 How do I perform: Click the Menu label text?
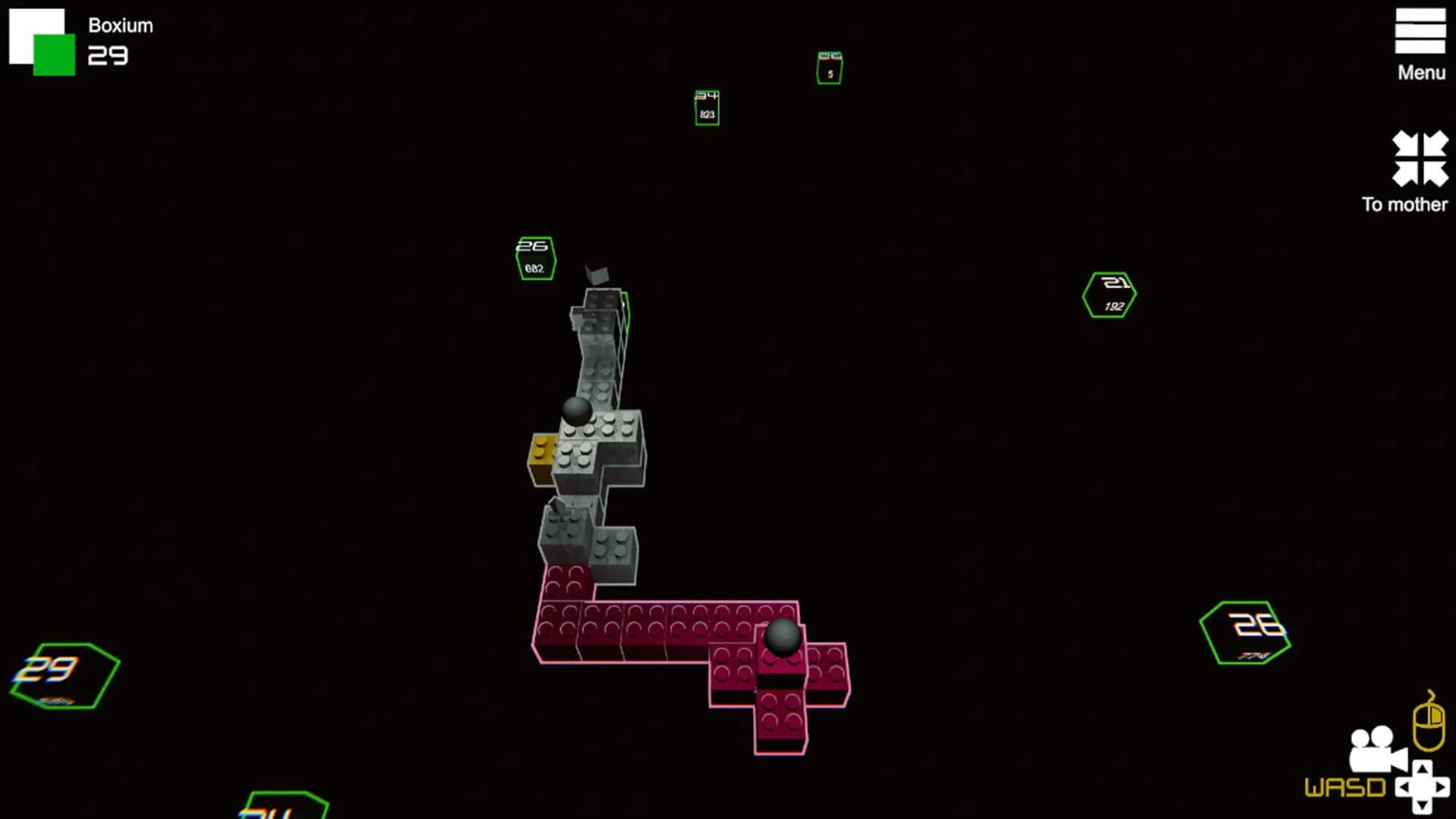(1422, 73)
